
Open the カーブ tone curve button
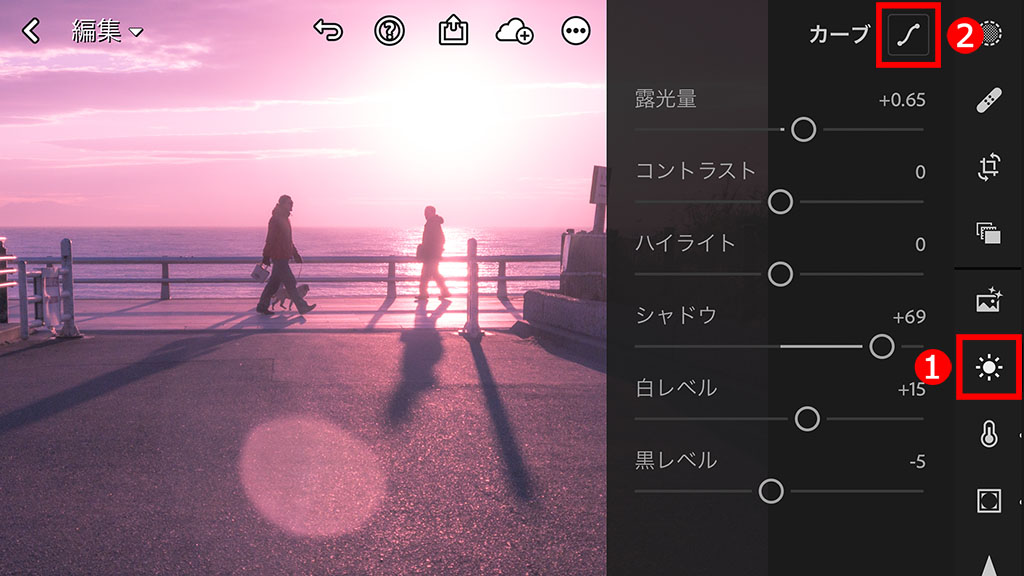909,35
